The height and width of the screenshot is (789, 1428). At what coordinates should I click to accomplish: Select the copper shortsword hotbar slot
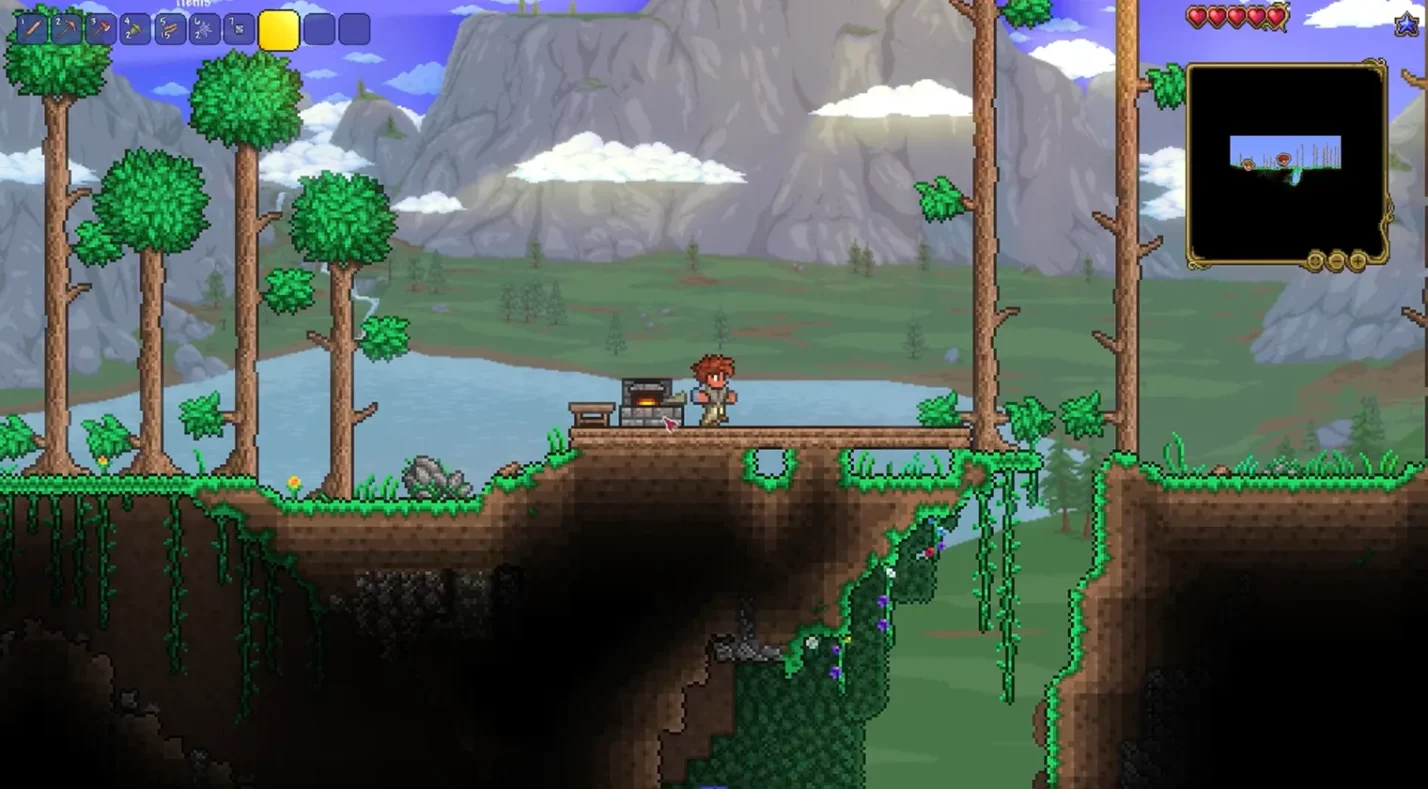[x=32, y=29]
